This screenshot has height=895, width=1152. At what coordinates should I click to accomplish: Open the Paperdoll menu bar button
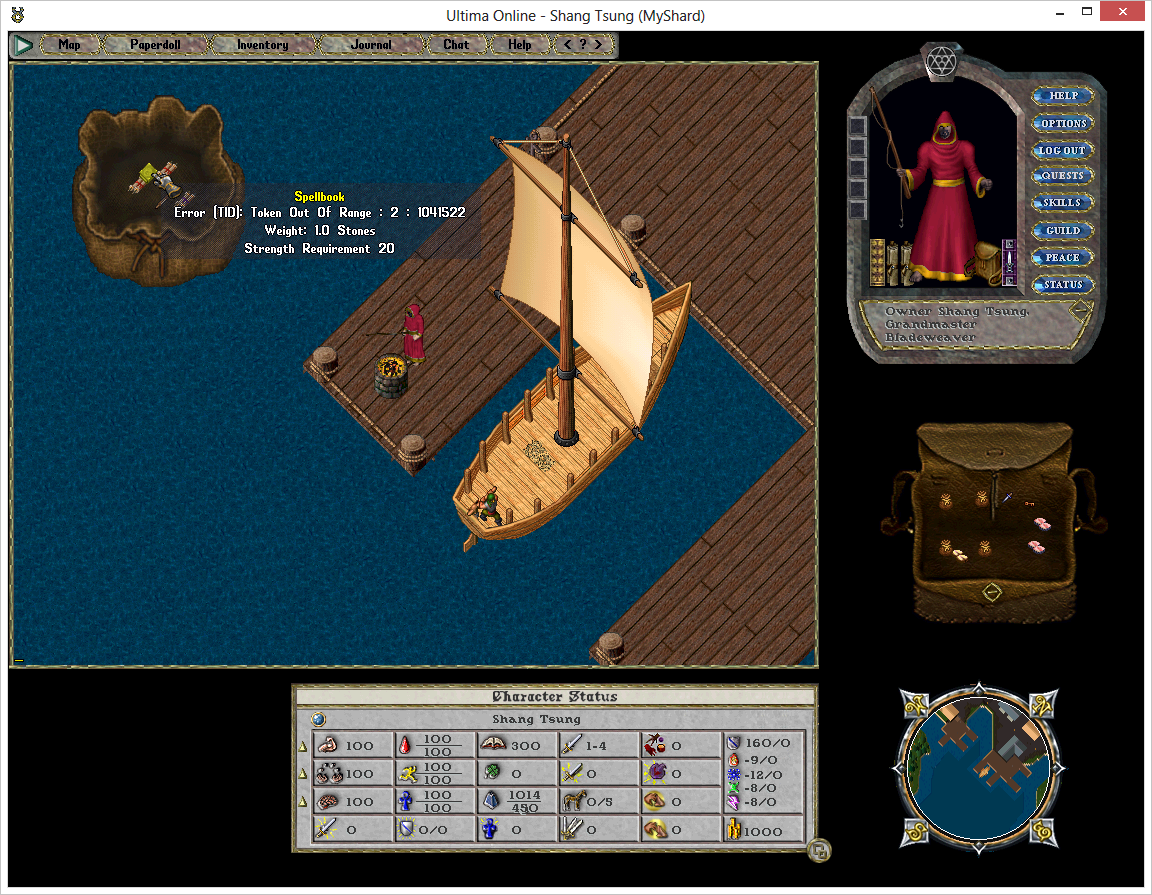click(155, 45)
